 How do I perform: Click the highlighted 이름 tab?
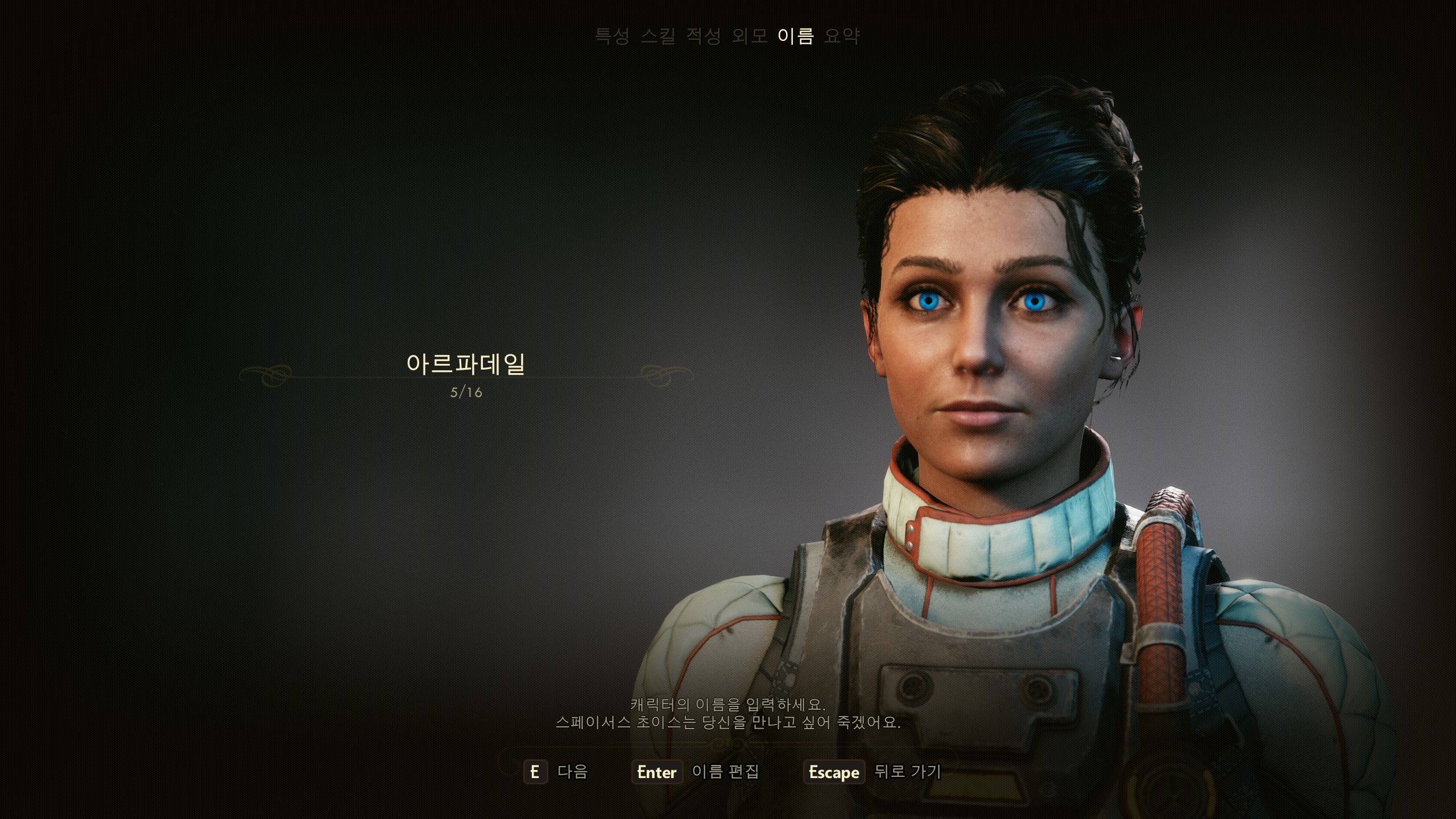[796, 36]
